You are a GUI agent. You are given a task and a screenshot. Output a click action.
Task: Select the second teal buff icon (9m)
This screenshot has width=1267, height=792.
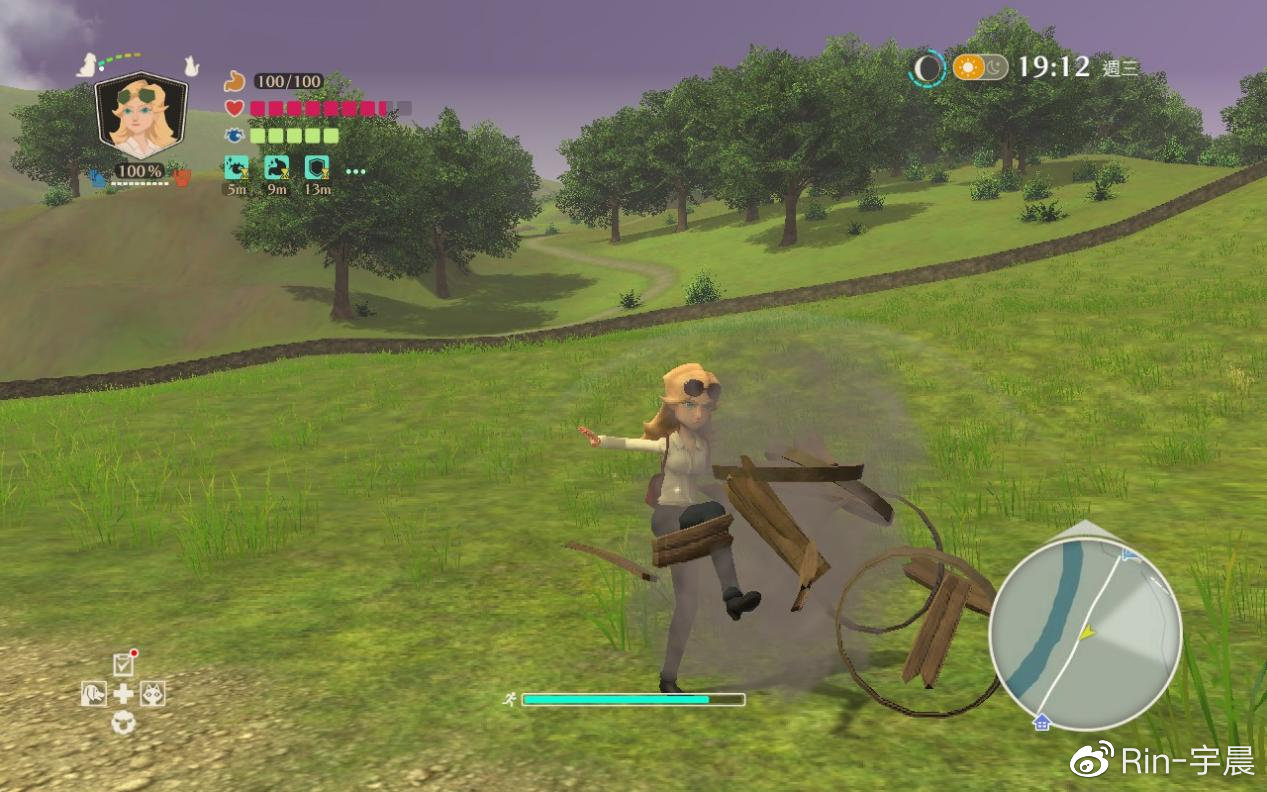[277, 167]
